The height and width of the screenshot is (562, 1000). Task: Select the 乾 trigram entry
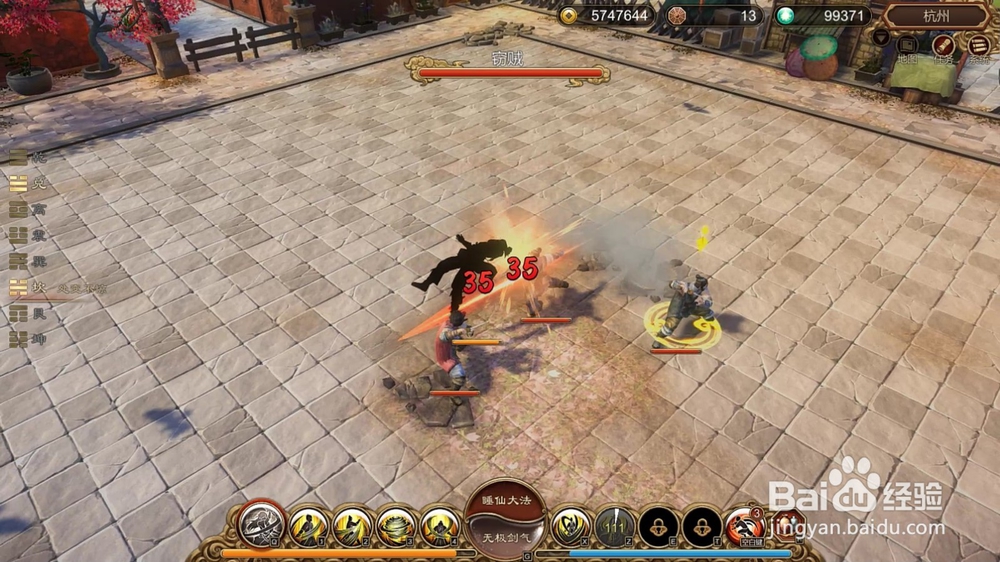(x=25, y=157)
